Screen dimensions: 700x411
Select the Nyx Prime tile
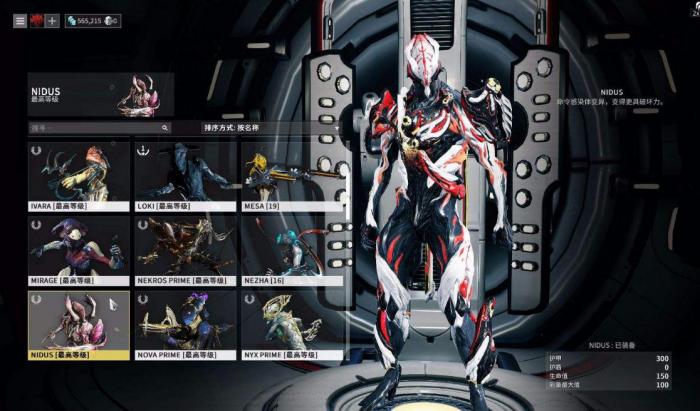click(292, 325)
